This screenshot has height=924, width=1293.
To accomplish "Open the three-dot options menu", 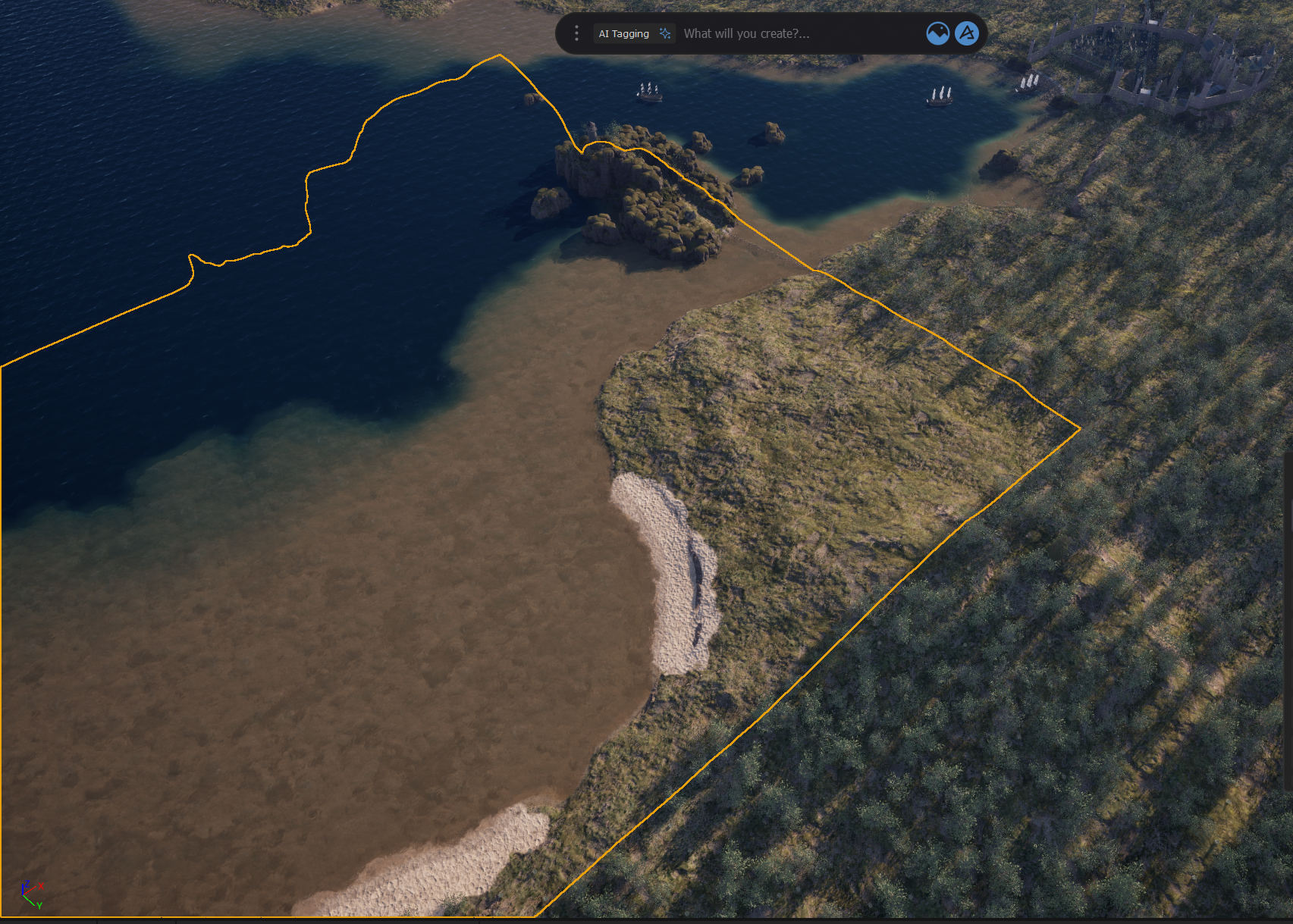I will [x=576, y=33].
